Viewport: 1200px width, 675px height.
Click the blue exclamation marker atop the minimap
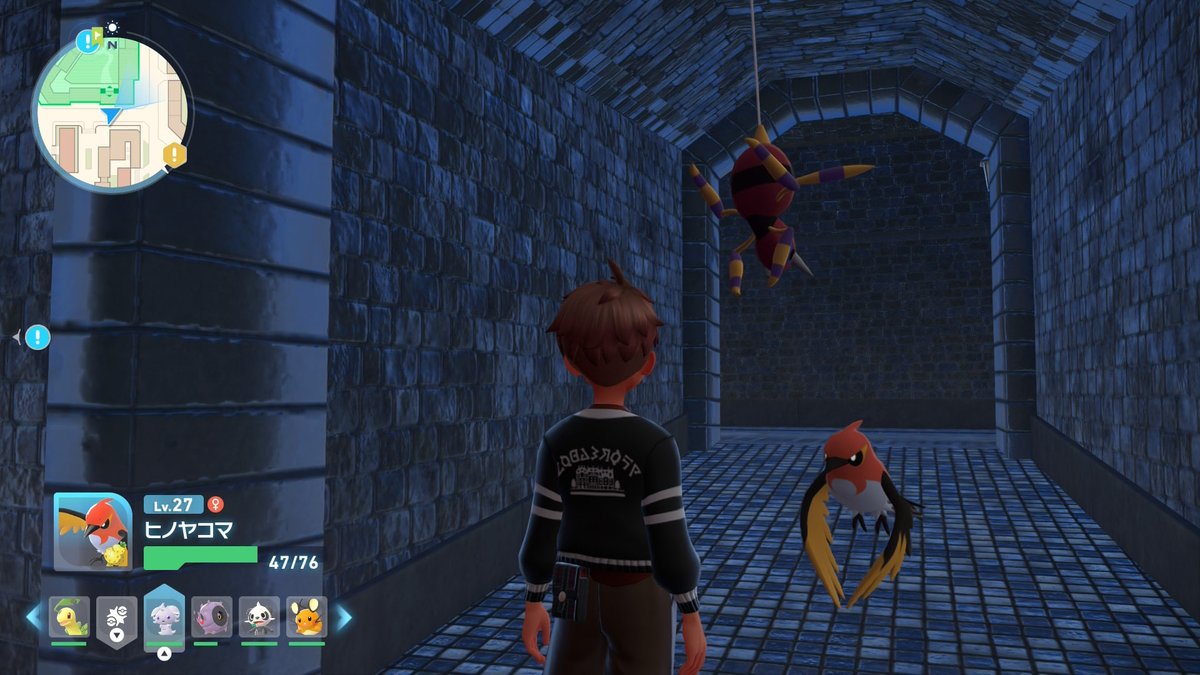pos(85,41)
